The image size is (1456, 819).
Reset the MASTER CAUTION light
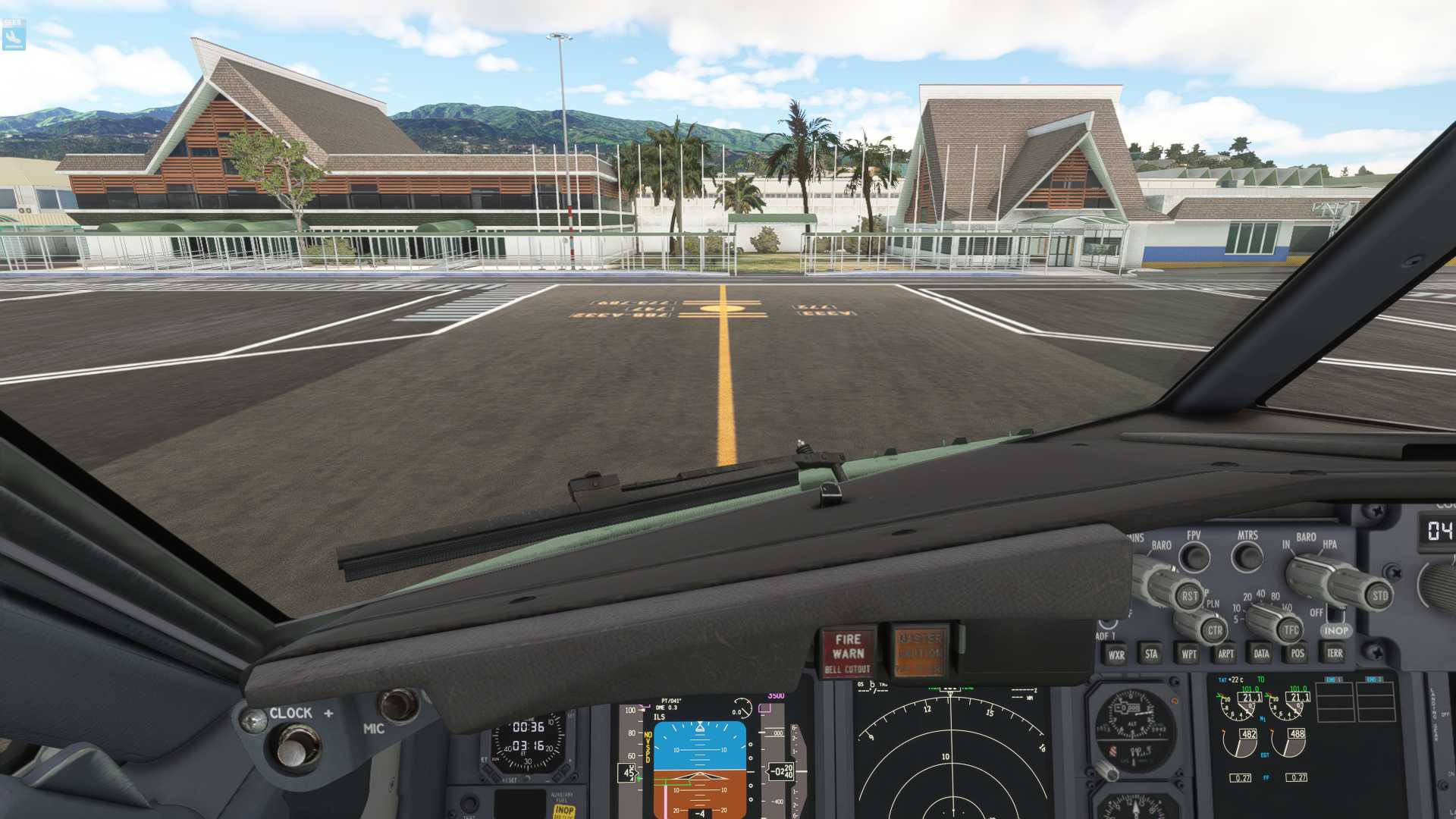921,651
